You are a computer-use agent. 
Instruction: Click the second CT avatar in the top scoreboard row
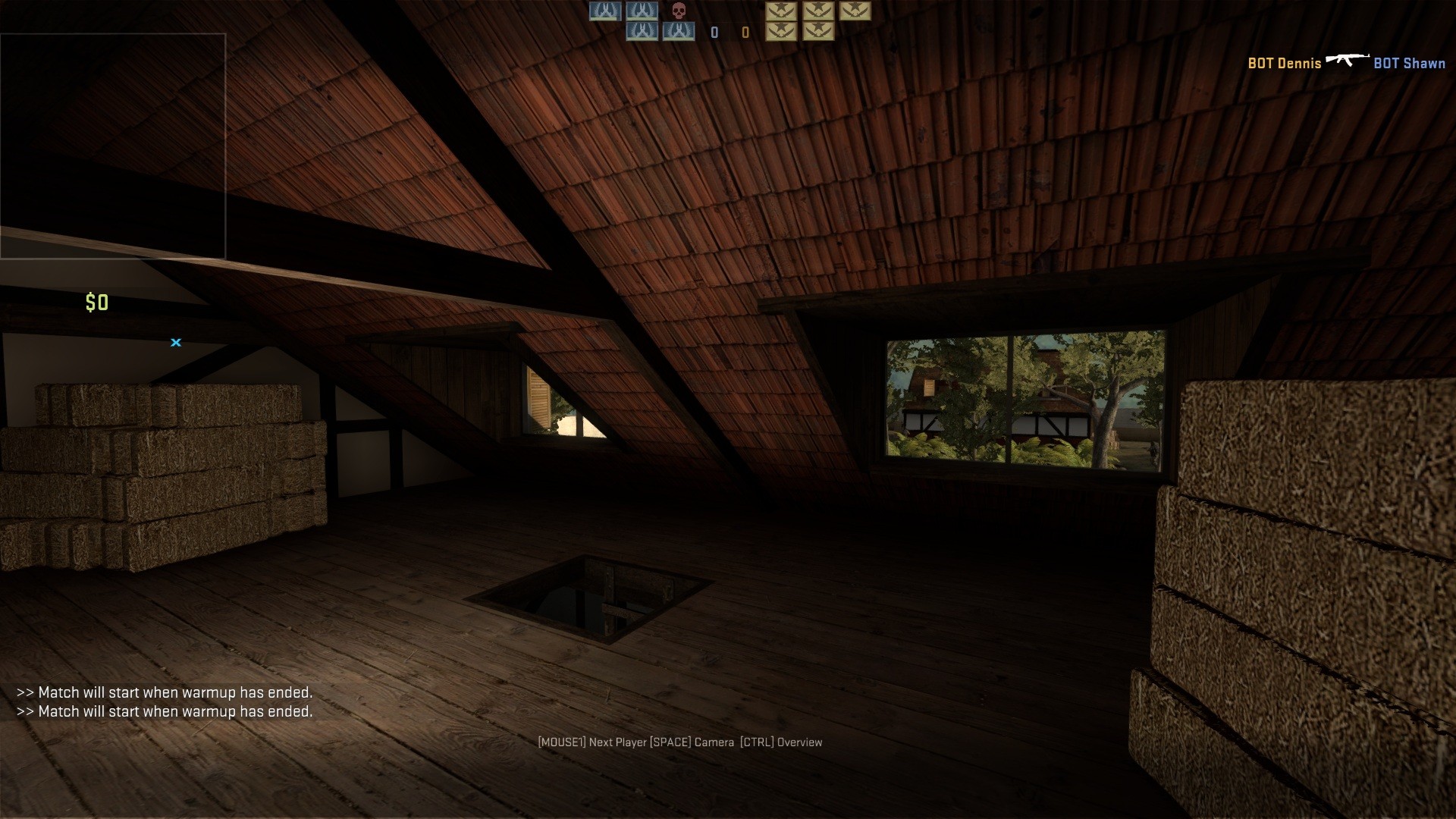point(644,11)
